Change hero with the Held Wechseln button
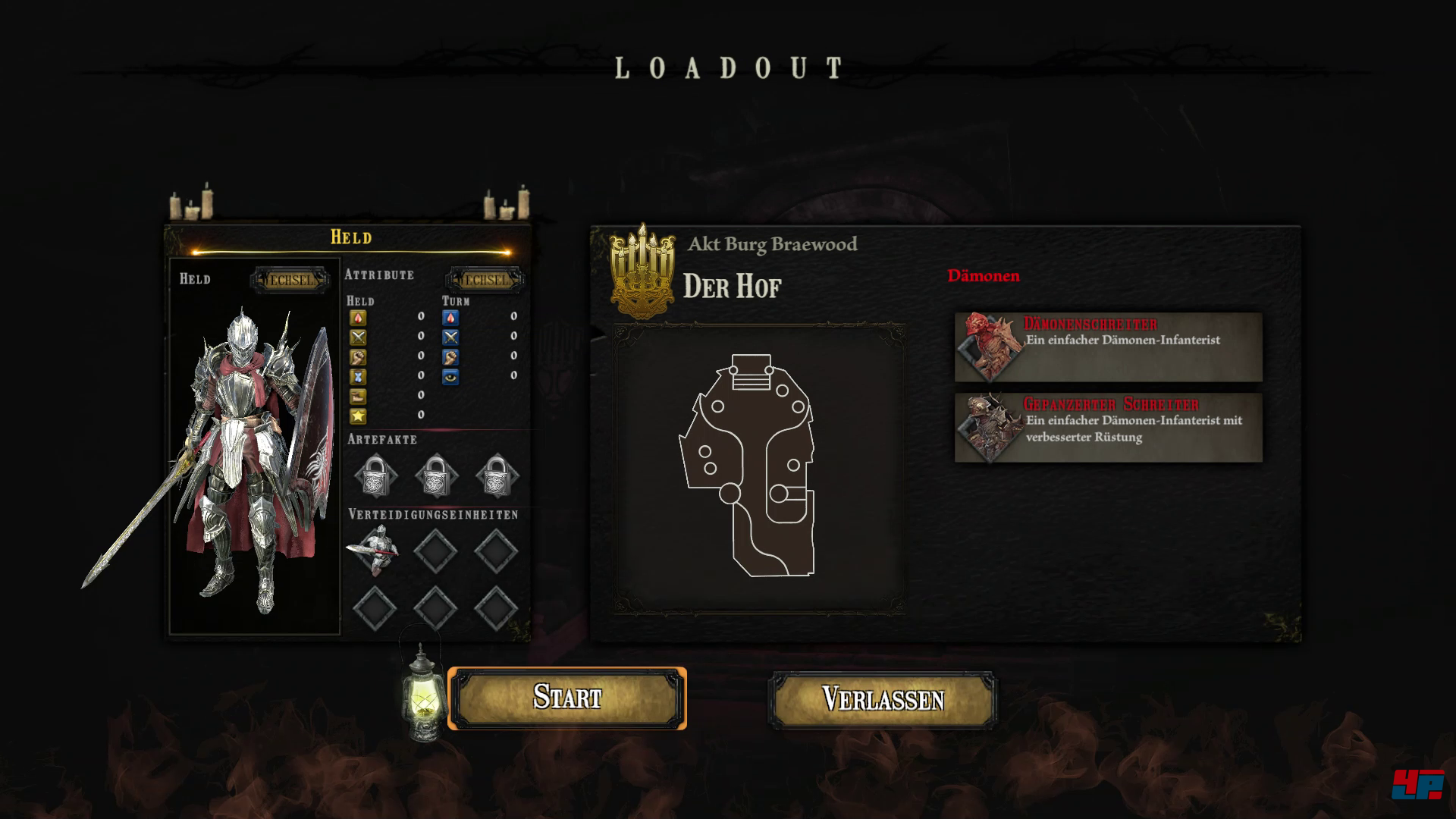Image resolution: width=1456 pixels, height=819 pixels. click(x=291, y=280)
